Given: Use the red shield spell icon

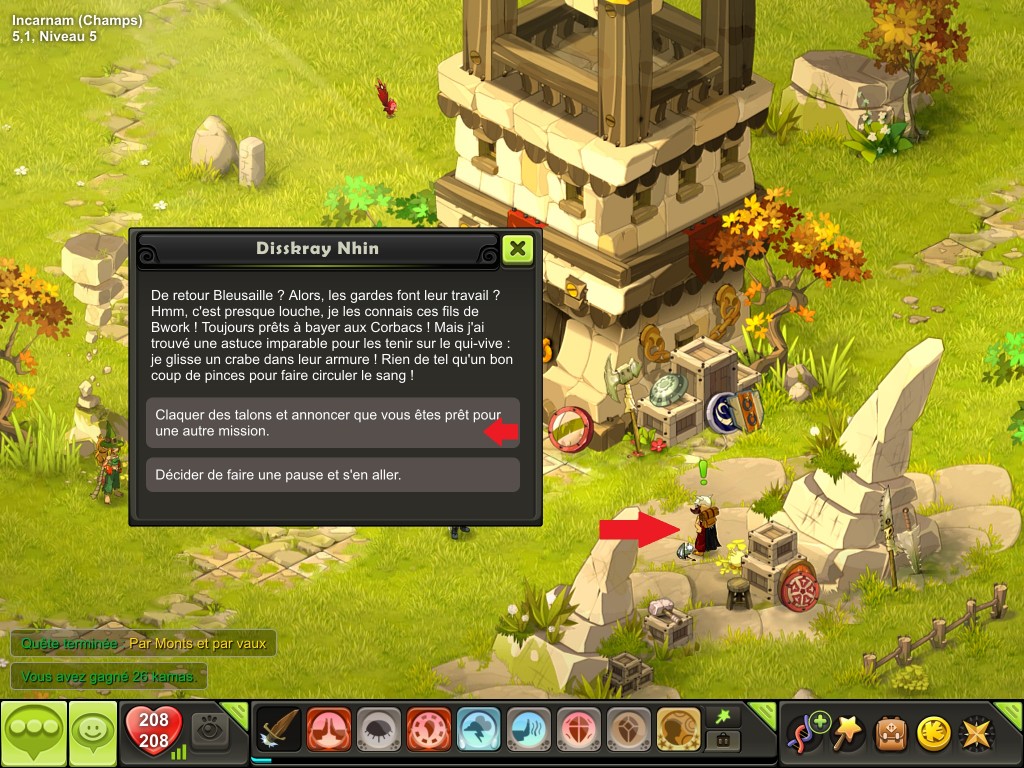Looking at the screenshot, I should point(579,731).
